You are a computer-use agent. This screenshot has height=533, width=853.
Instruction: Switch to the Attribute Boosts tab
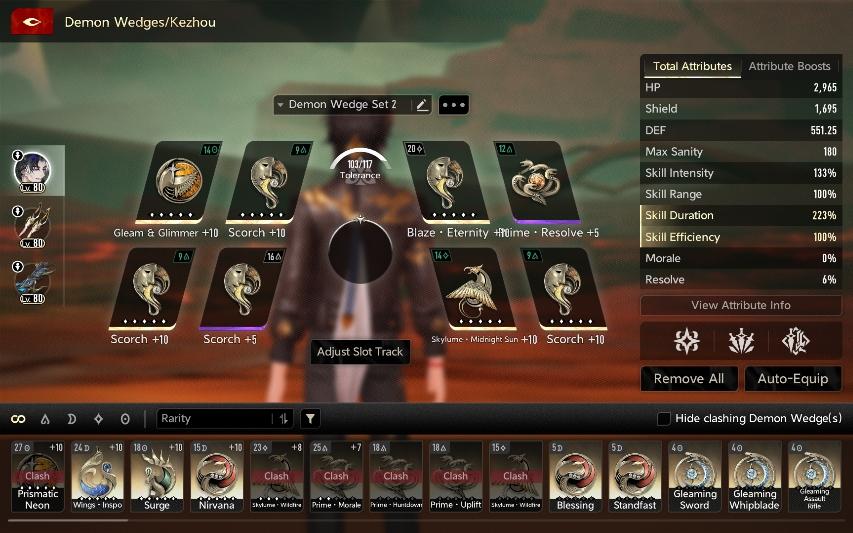[x=789, y=67]
